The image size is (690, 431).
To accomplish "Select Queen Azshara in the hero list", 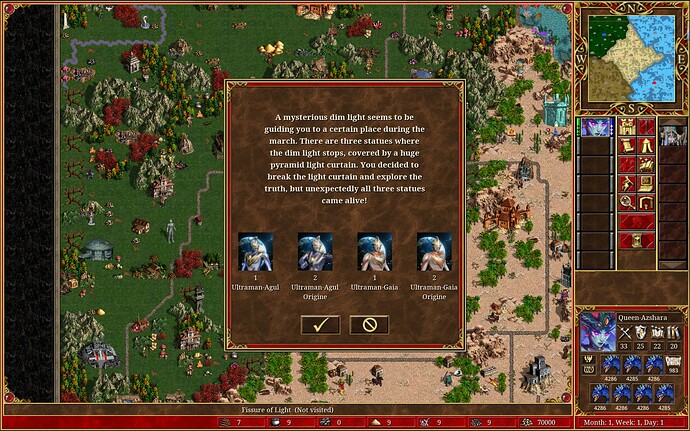I will pos(595,127).
